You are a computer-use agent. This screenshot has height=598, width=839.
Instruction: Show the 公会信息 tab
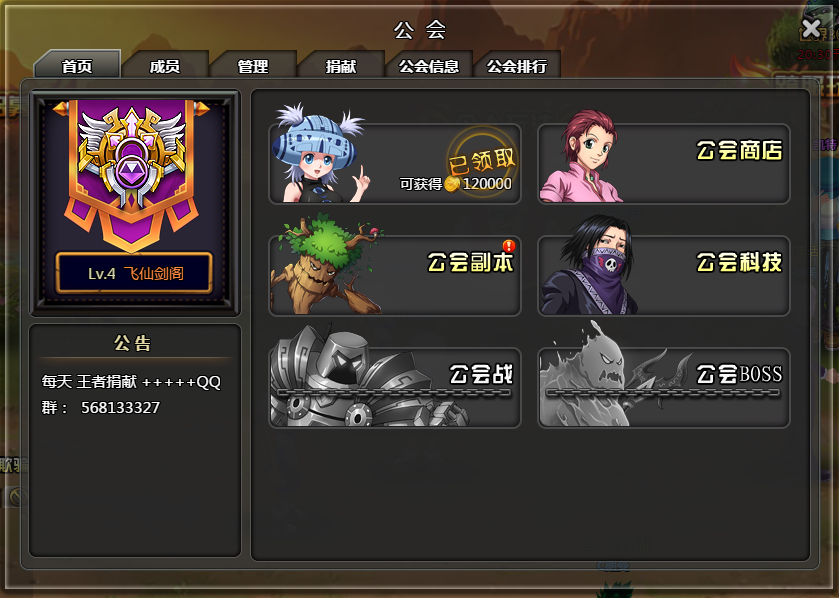click(429, 66)
